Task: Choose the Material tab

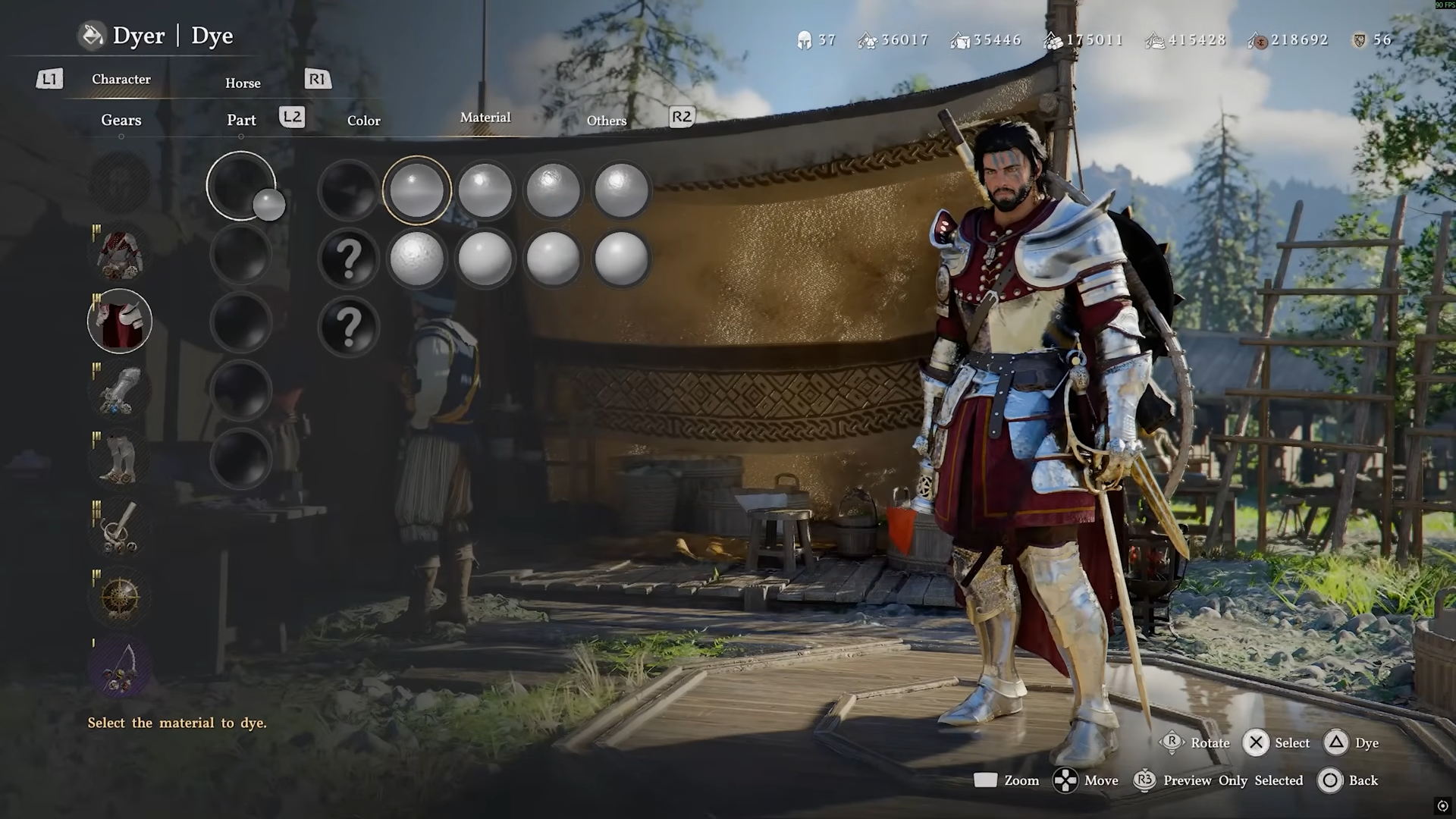Action: pyautogui.click(x=485, y=118)
